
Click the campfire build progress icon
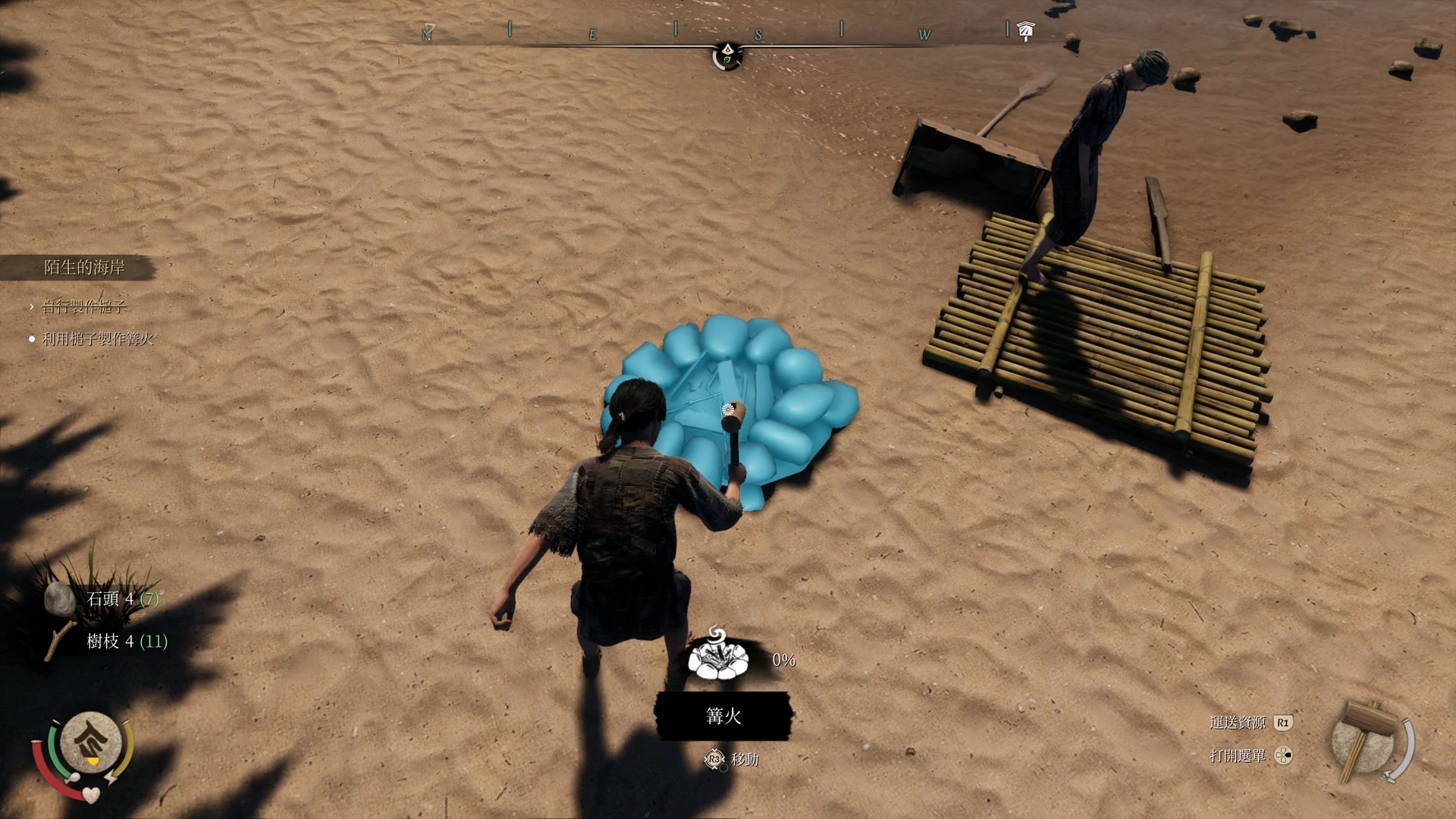[x=717, y=657]
